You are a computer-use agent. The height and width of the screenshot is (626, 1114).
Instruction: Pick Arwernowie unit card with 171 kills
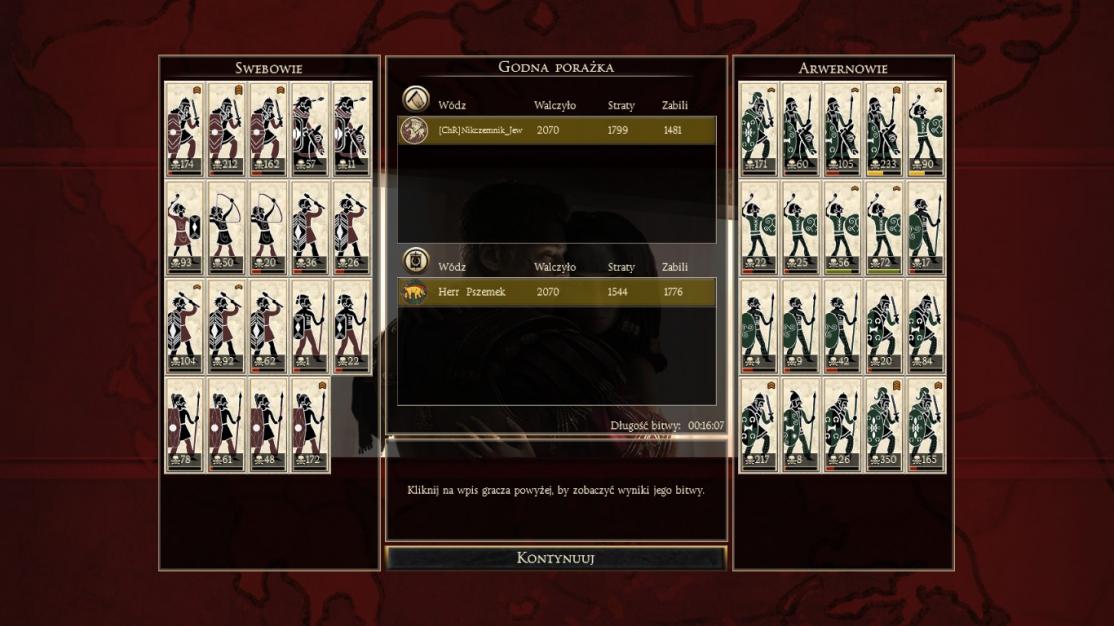pyautogui.click(x=758, y=129)
